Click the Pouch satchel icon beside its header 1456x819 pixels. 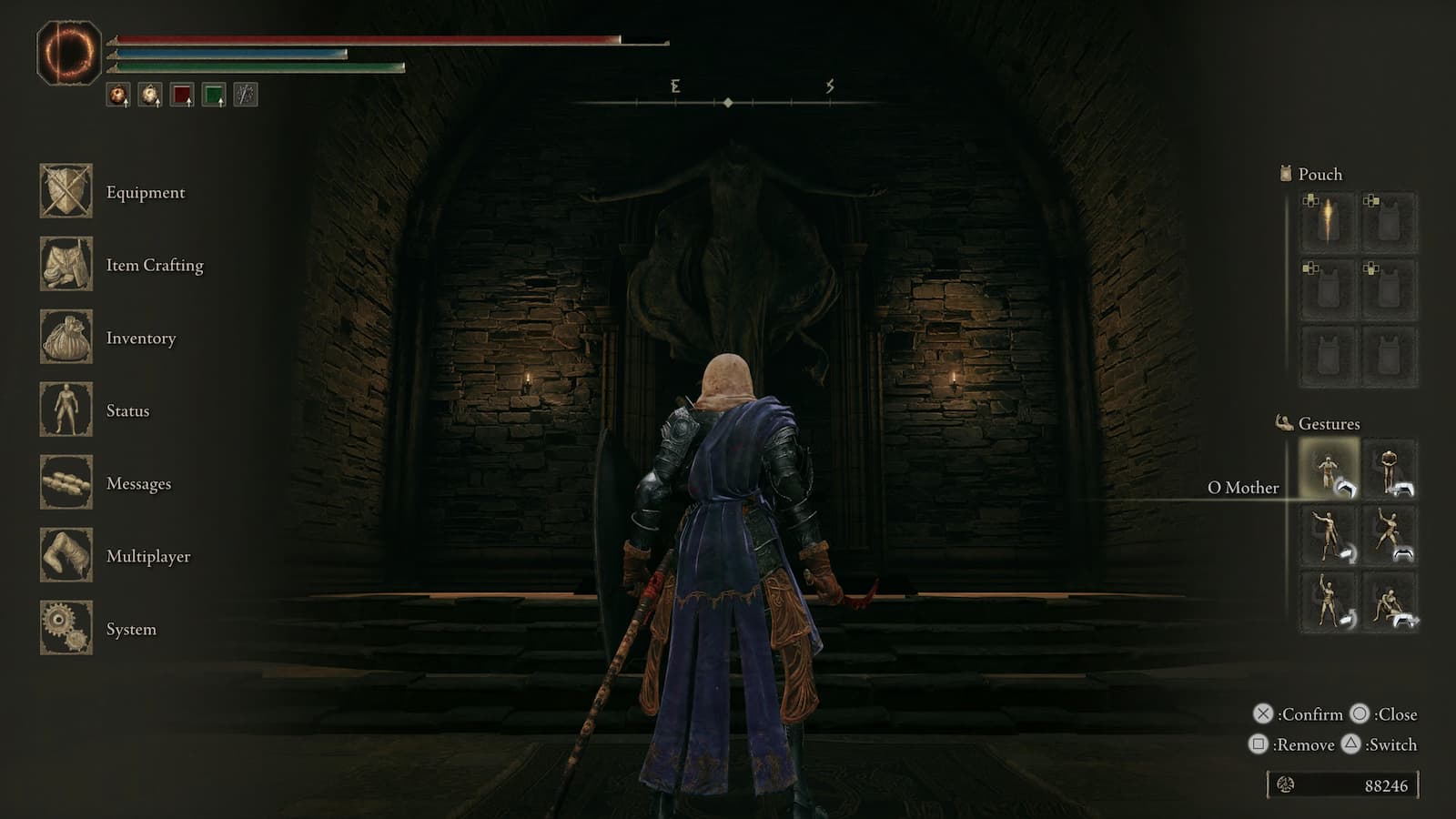coord(1286,173)
